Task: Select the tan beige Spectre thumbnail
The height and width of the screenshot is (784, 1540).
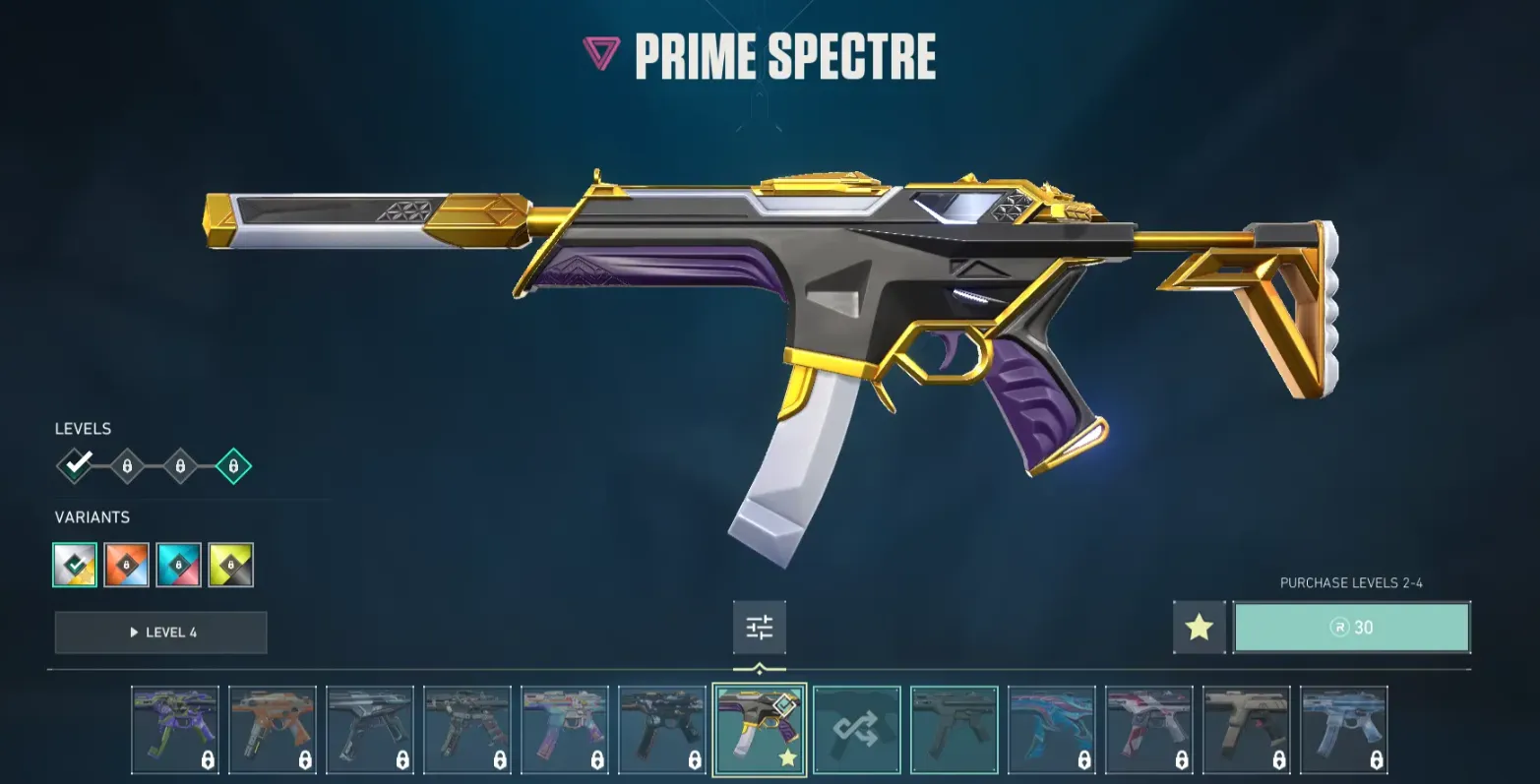Action: point(1246,729)
